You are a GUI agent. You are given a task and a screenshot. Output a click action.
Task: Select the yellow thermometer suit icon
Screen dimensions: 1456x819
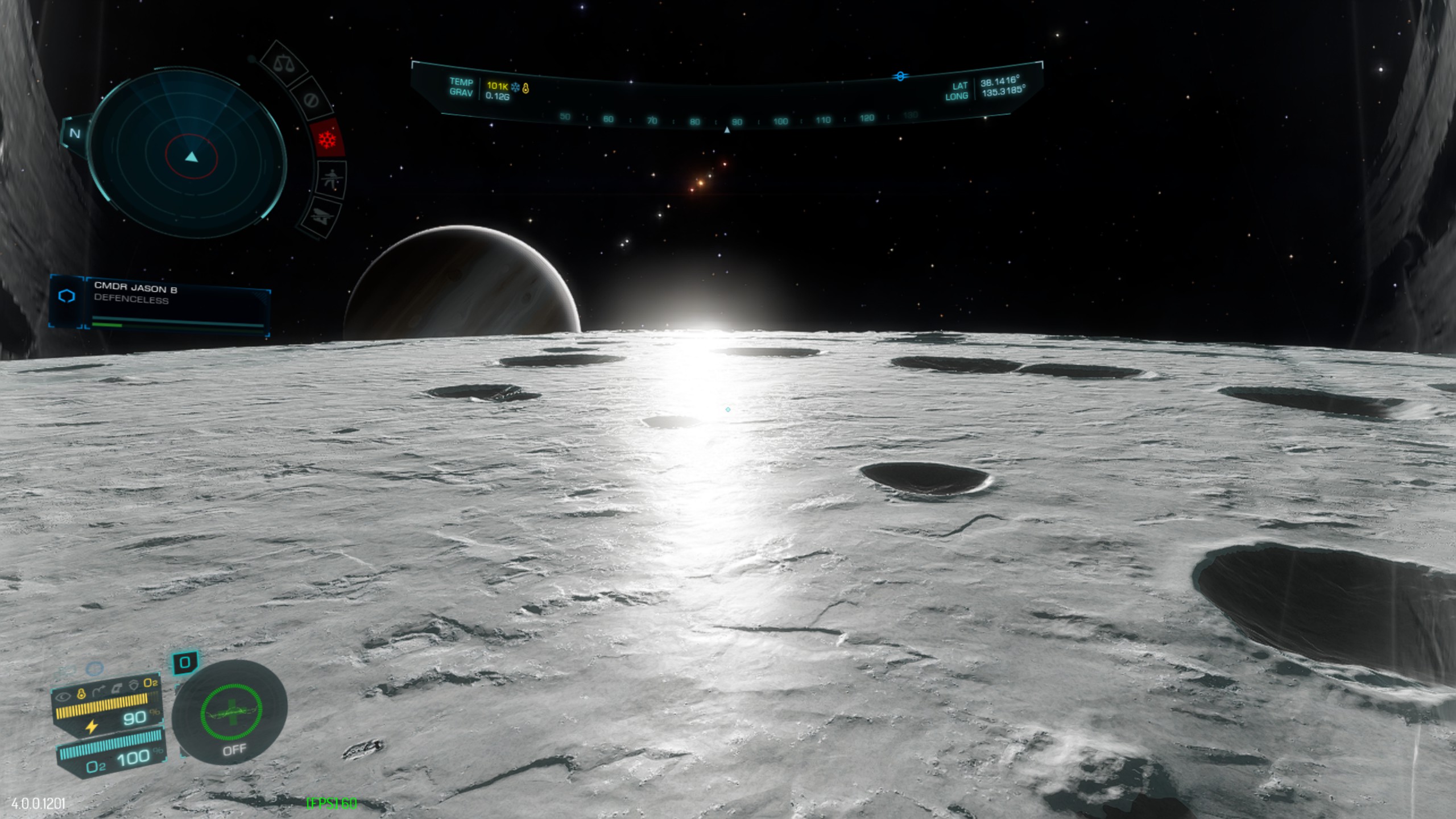[x=81, y=693]
